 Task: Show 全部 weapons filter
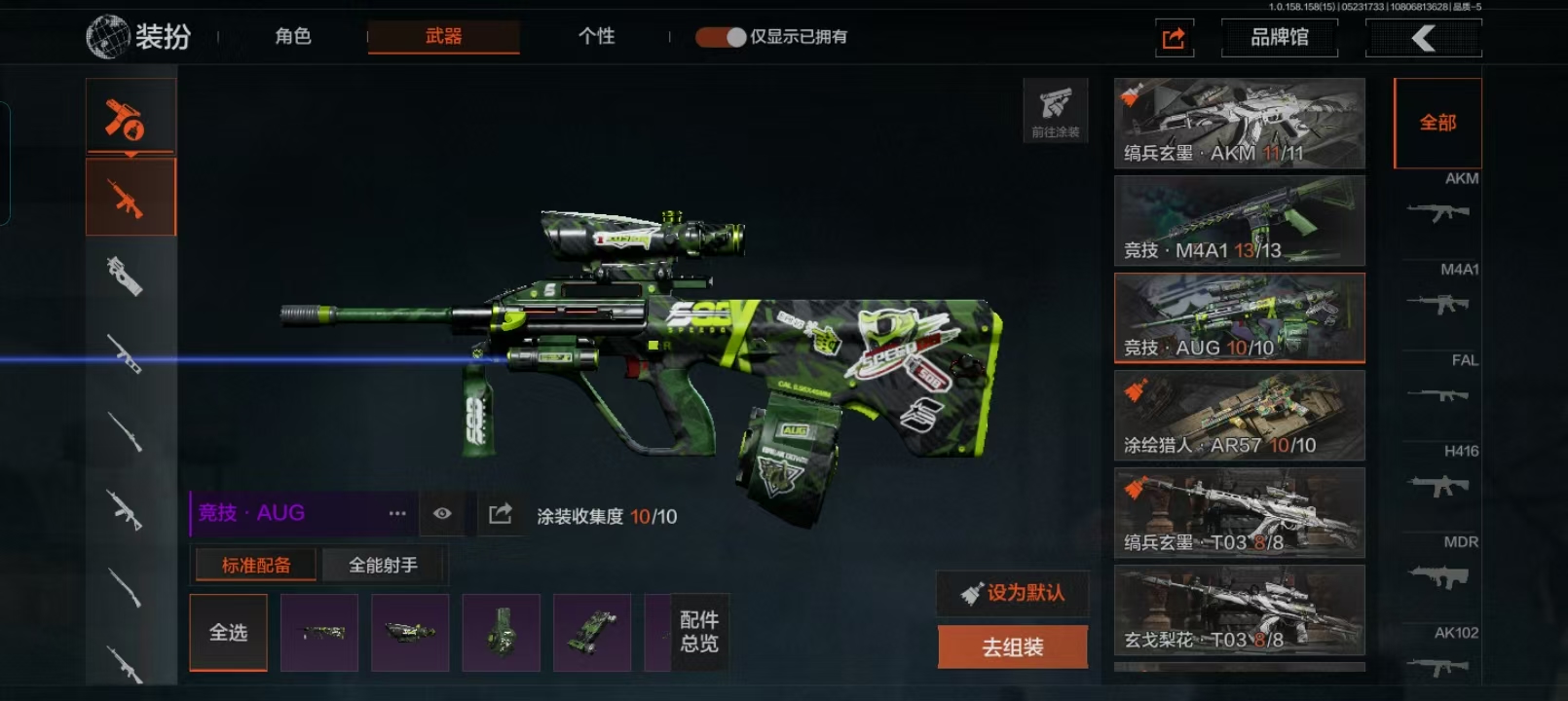click(x=1437, y=123)
